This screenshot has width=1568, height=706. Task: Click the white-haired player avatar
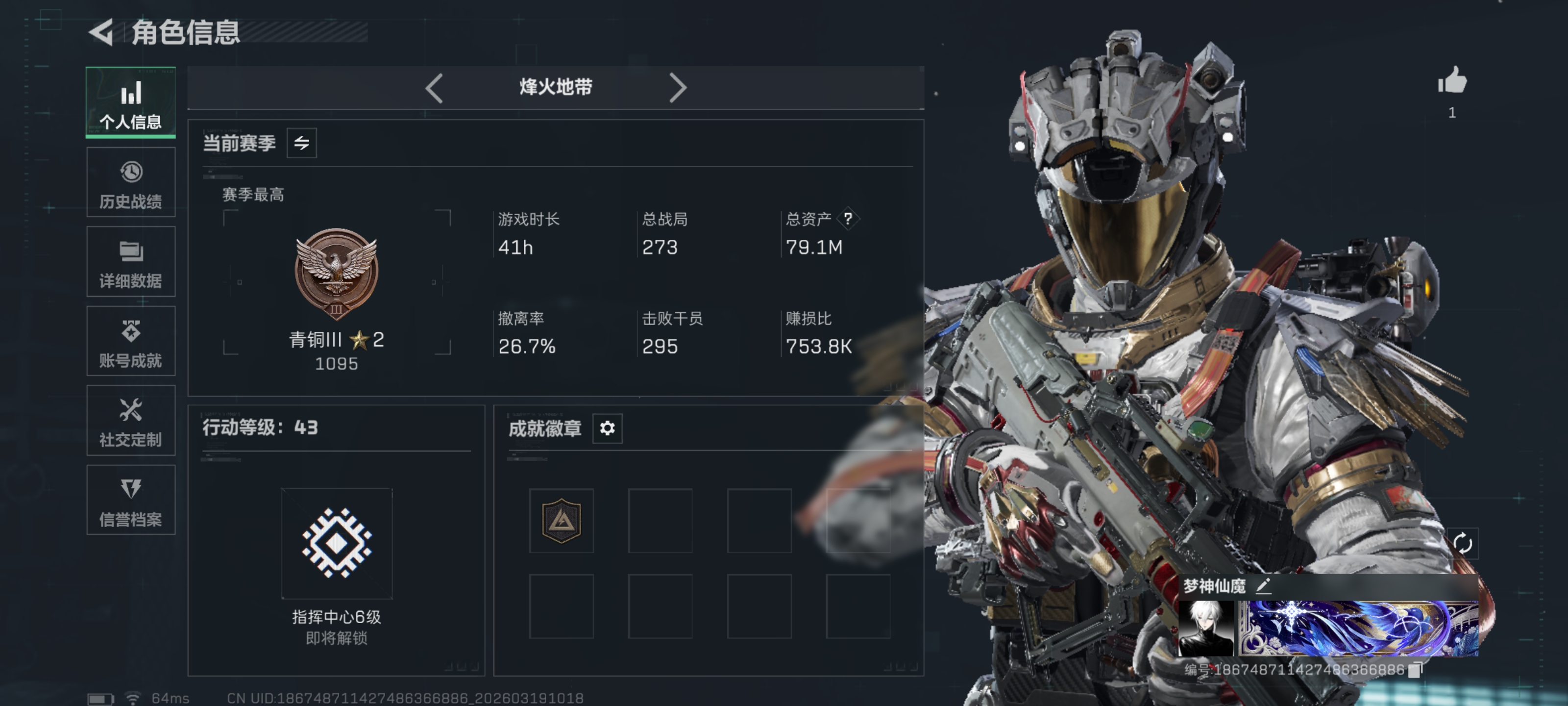tap(1205, 628)
